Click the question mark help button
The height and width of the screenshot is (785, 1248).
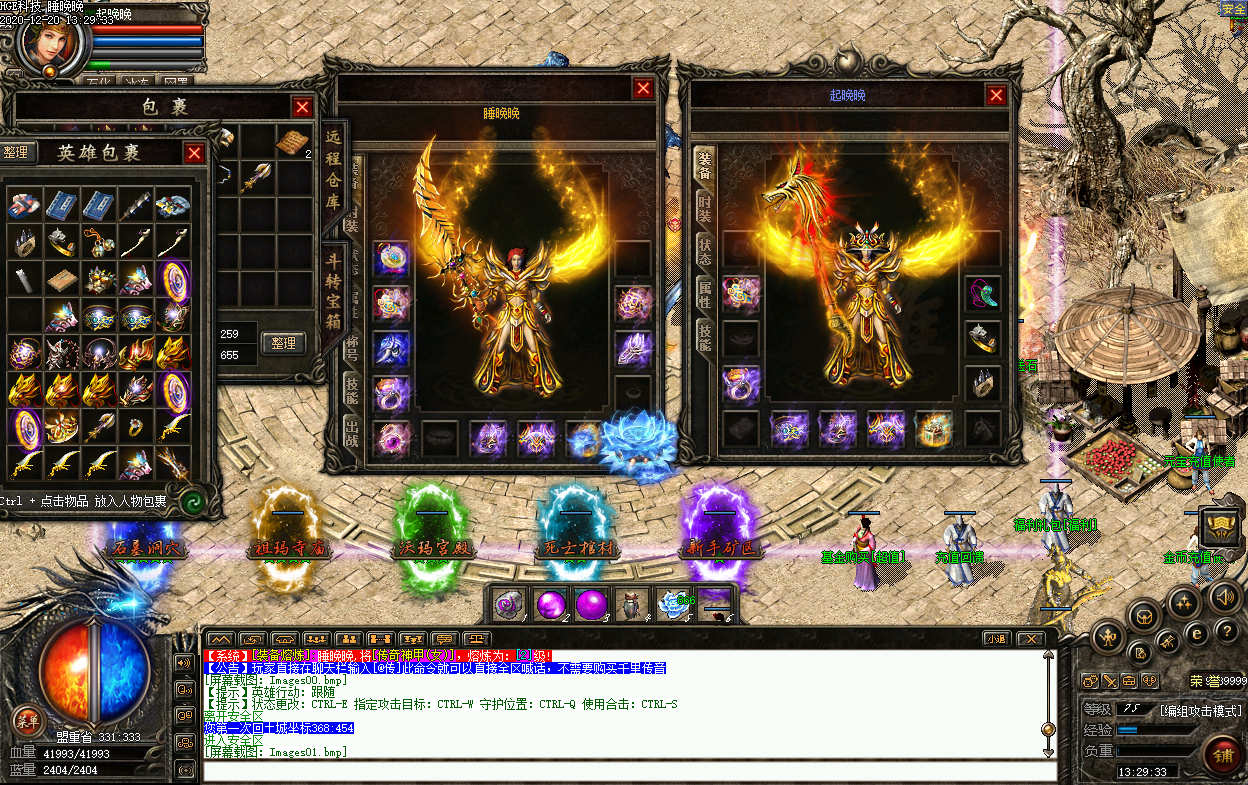[1227, 631]
